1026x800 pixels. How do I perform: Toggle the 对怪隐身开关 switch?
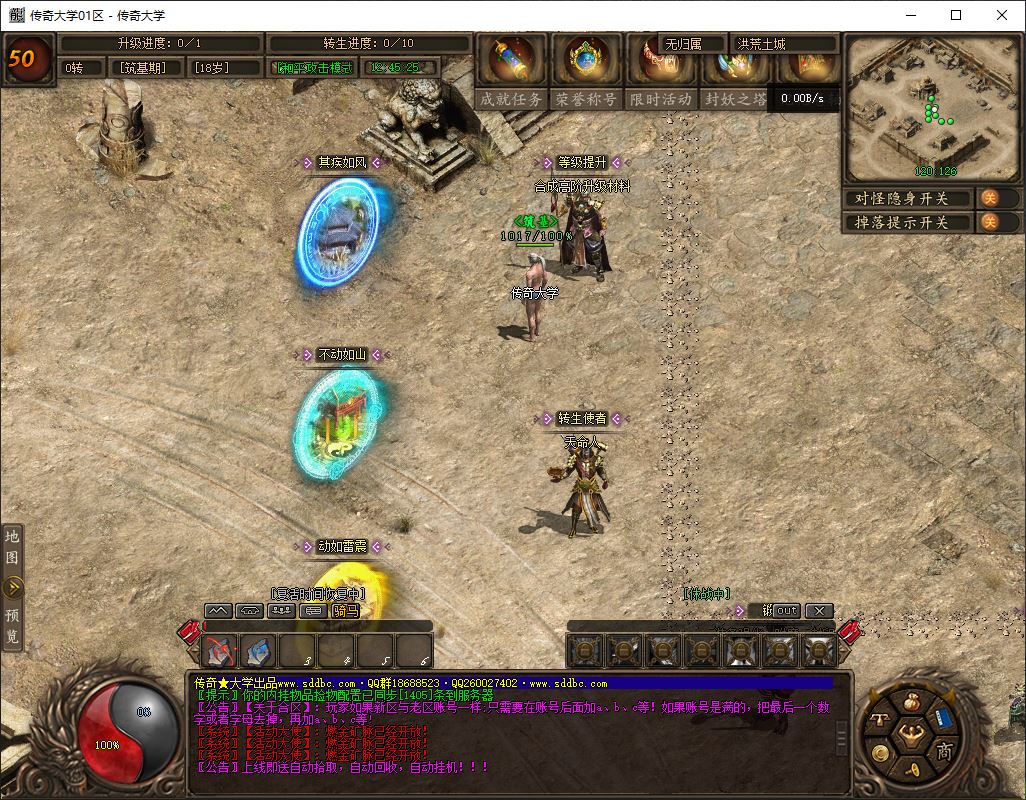point(987,198)
